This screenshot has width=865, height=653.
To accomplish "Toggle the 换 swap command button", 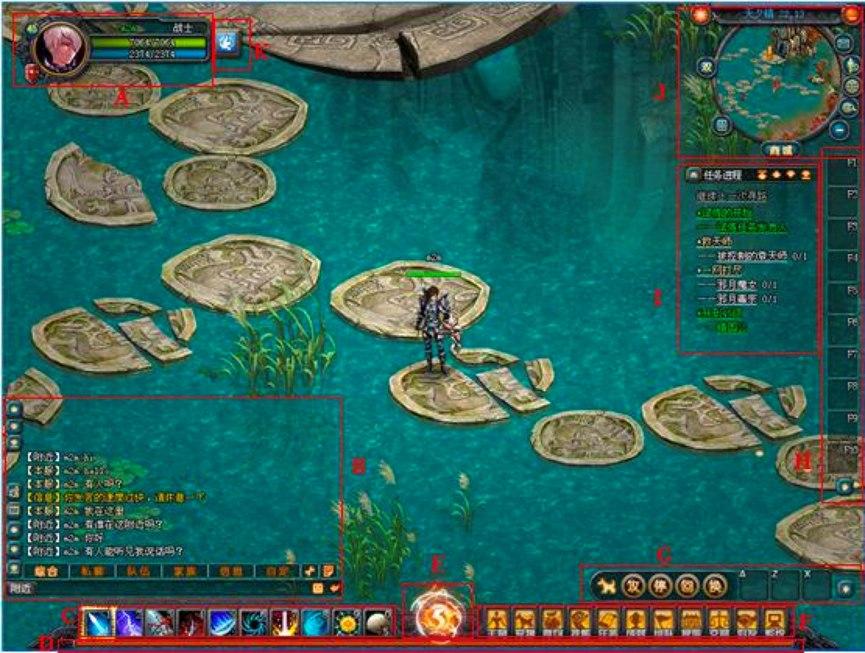I will click(713, 585).
